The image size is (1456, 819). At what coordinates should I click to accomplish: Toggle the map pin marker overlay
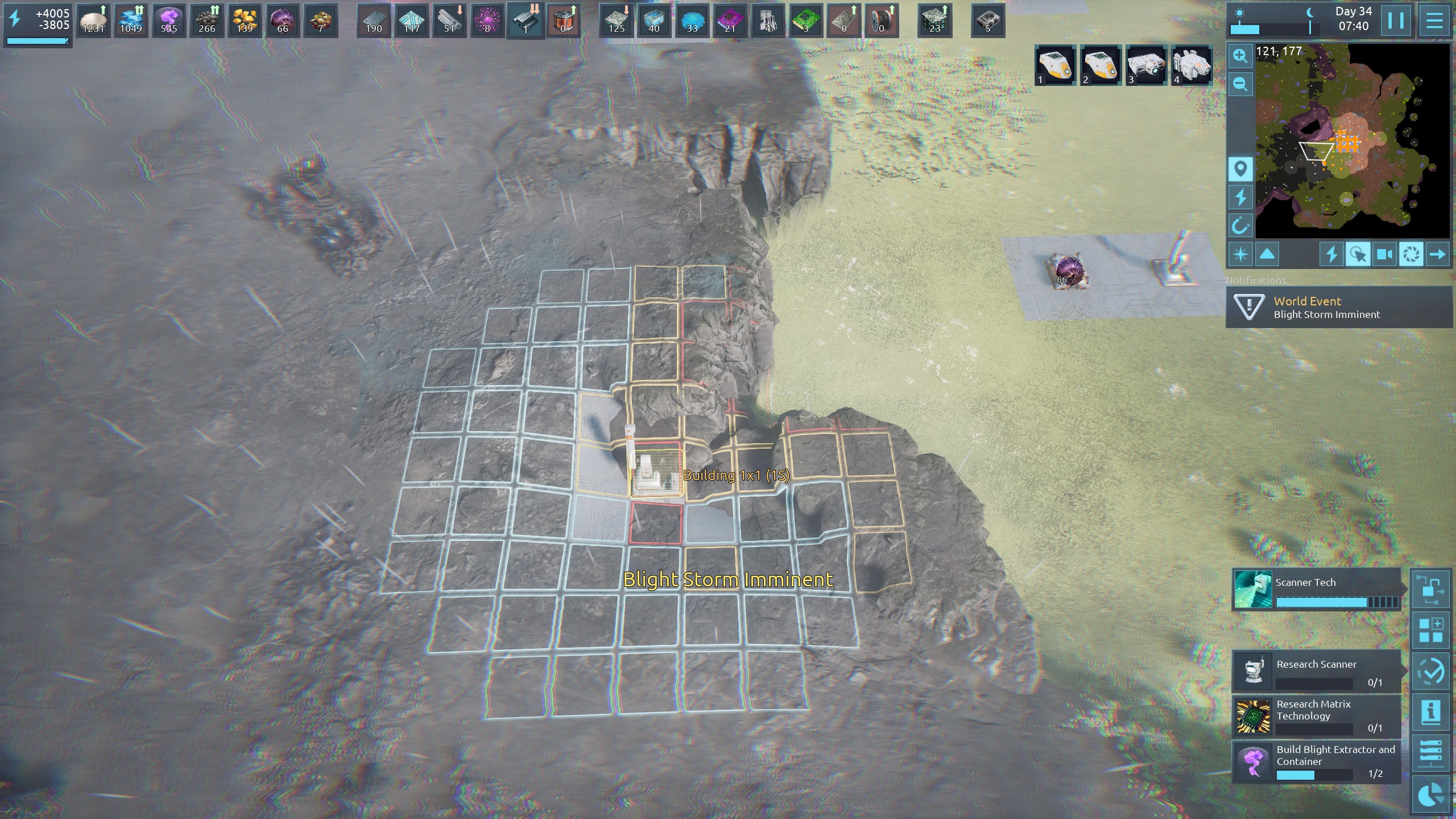(x=1240, y=169)
